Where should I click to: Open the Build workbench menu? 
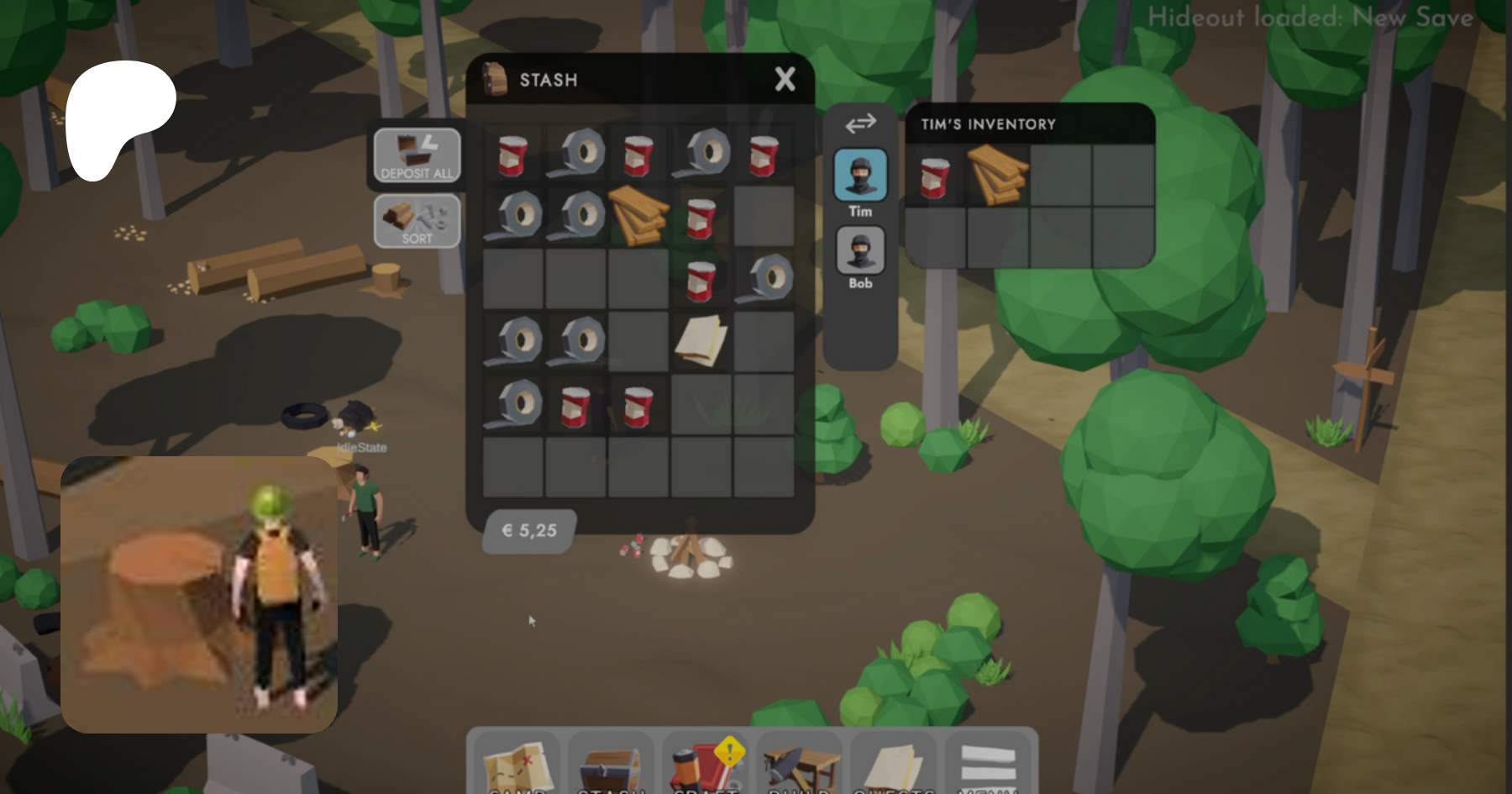800,765
